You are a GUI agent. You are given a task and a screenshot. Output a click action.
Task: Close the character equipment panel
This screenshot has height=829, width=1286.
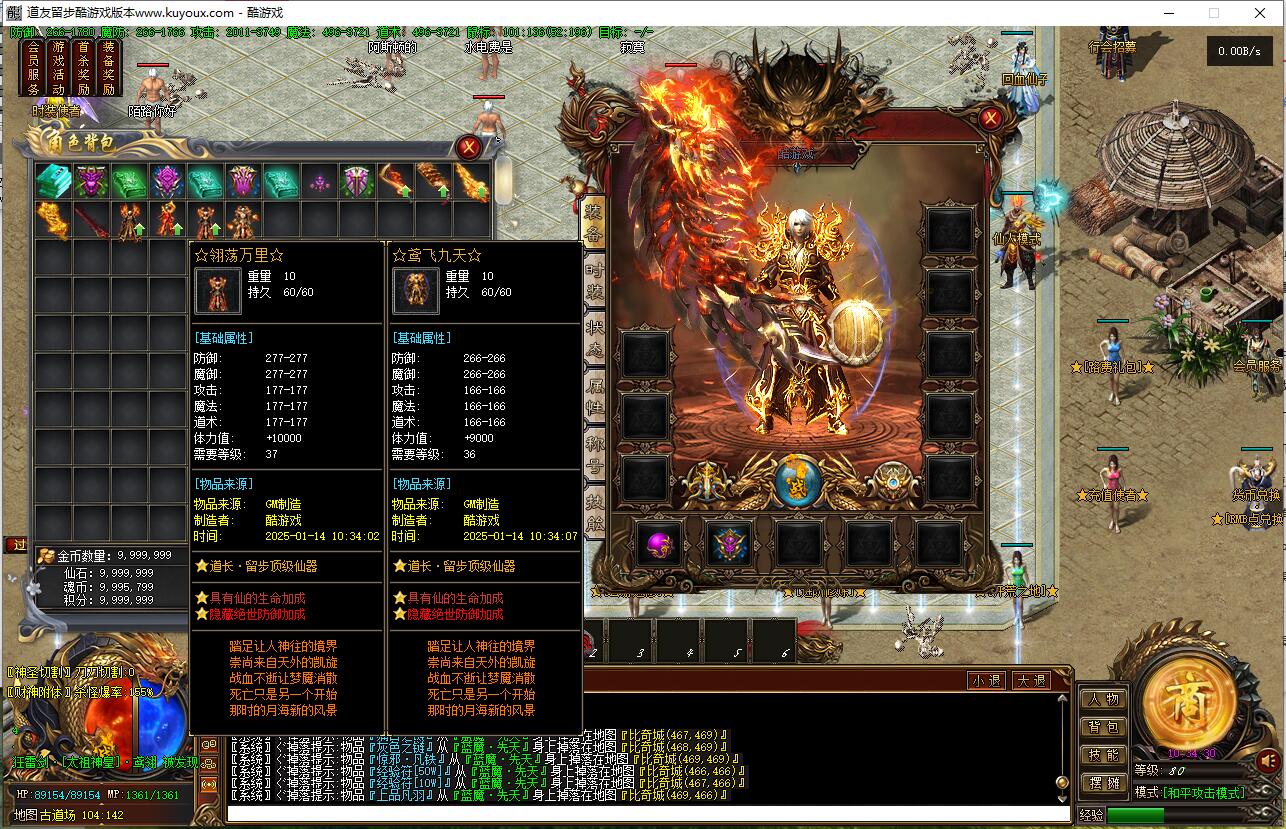point(990,119)
